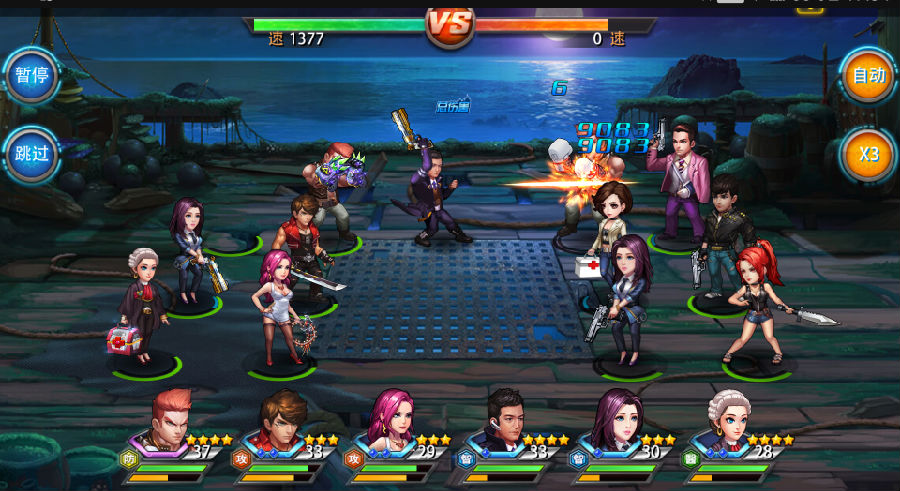Skip the battle using the 跳过 button
The image size is (900, 491).
click(31, 154)
